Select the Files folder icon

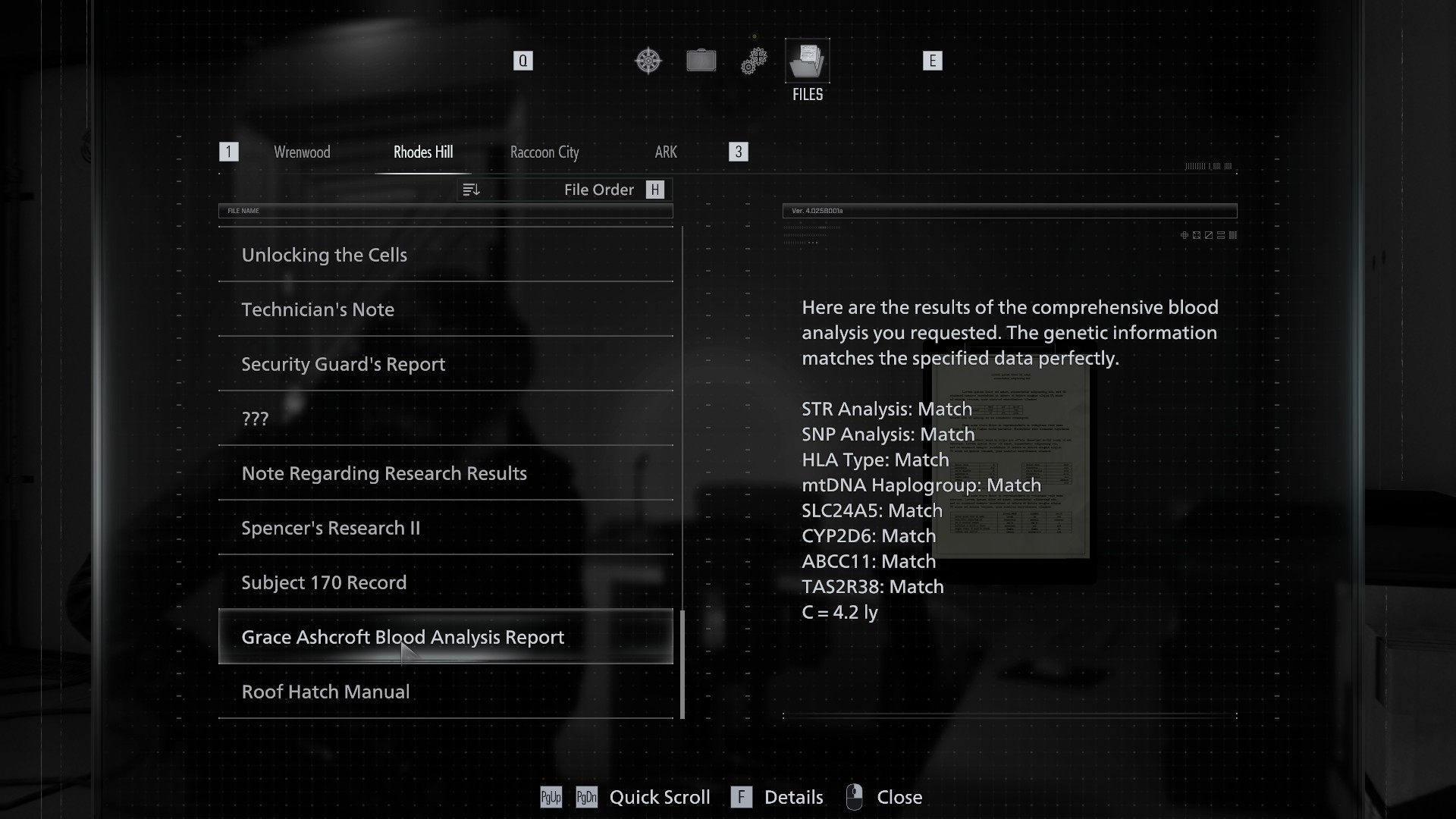point(807,61)
